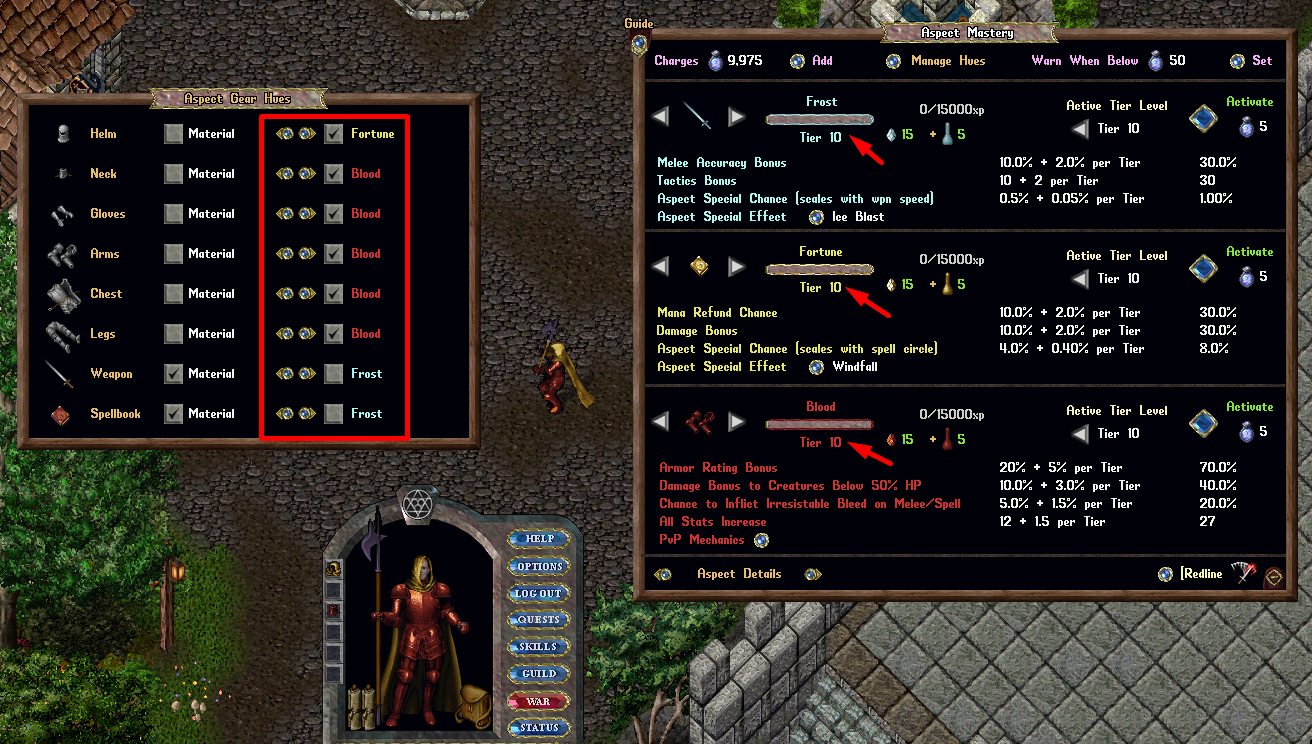Screen dimensions: 1312x744
Task: Click the armor icon in the Blood aspect row
Action: [x=699, y=420]
